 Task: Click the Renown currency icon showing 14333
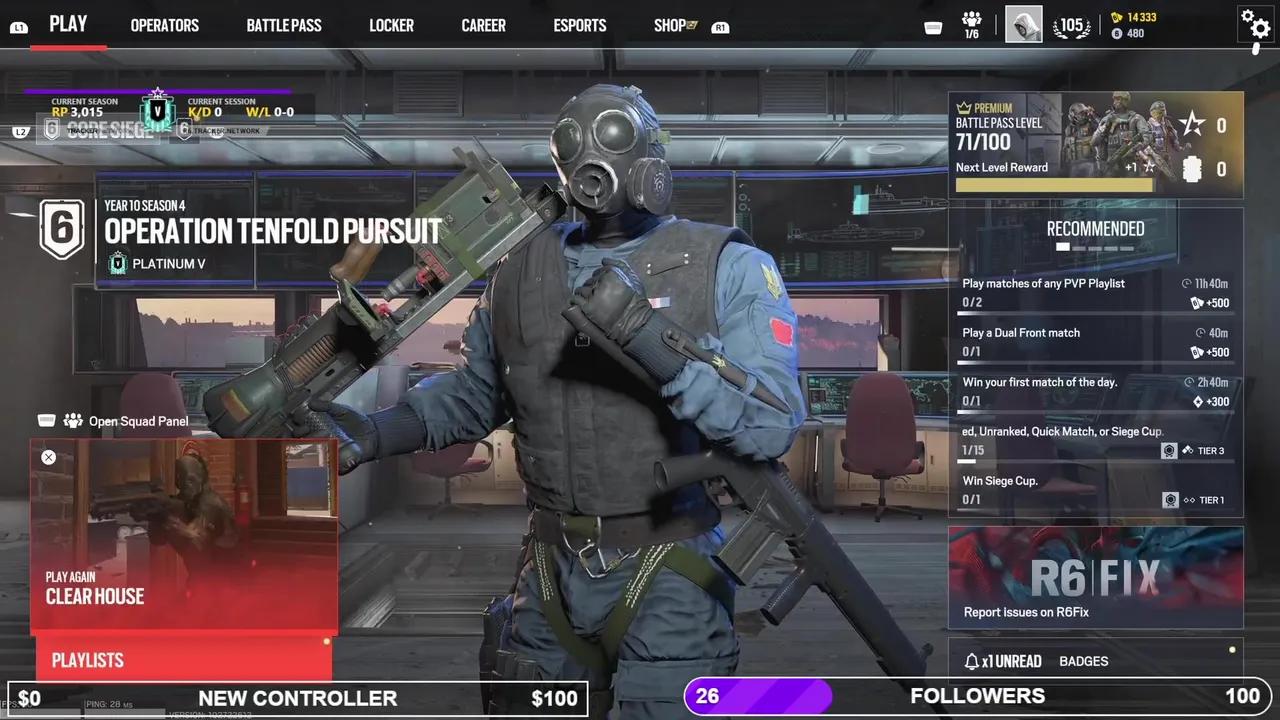(x=1118, y=17)
